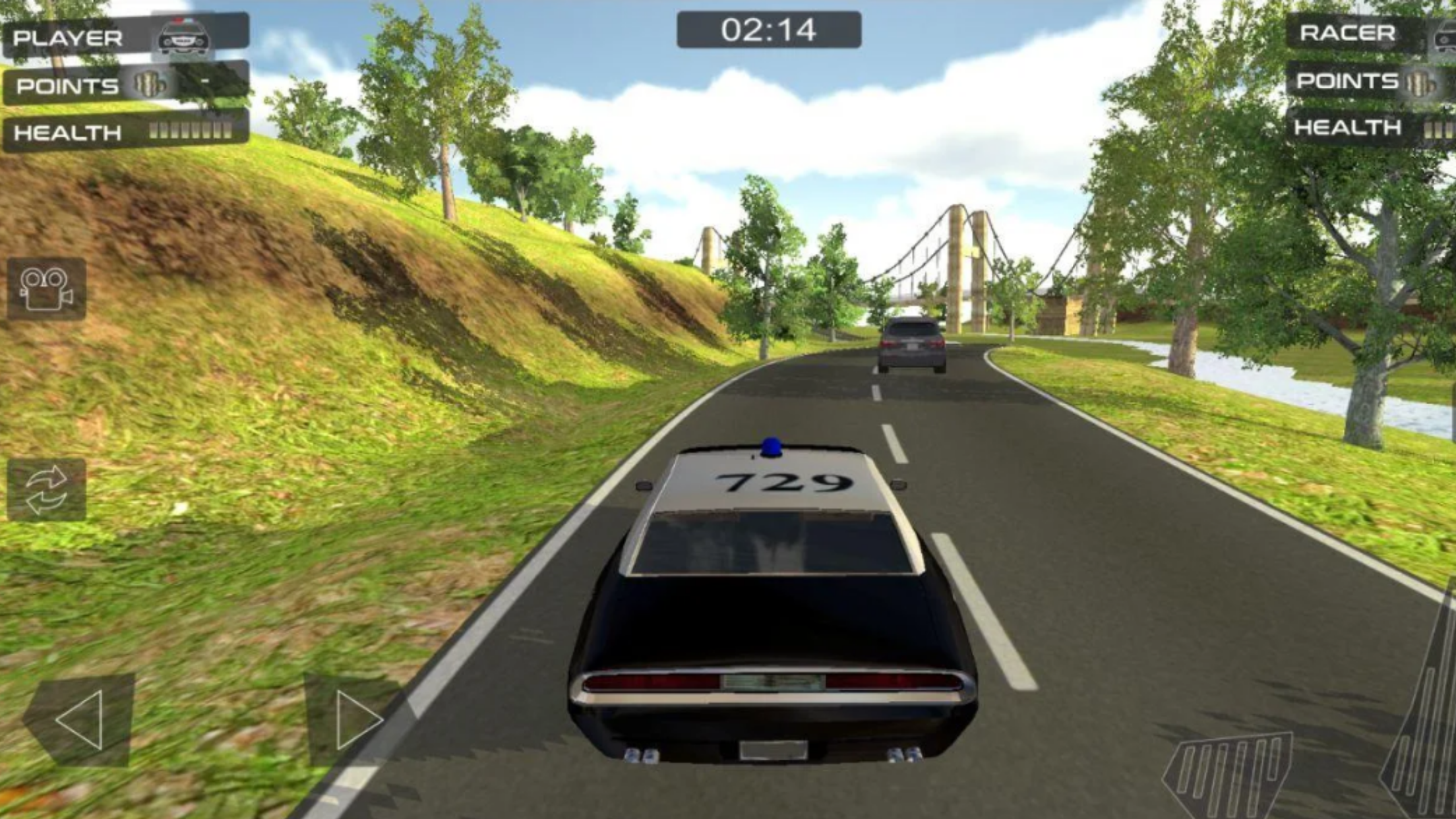Click the circular arrows reset button
Screen dimensions: 1456x819
(x=46, y=490)
